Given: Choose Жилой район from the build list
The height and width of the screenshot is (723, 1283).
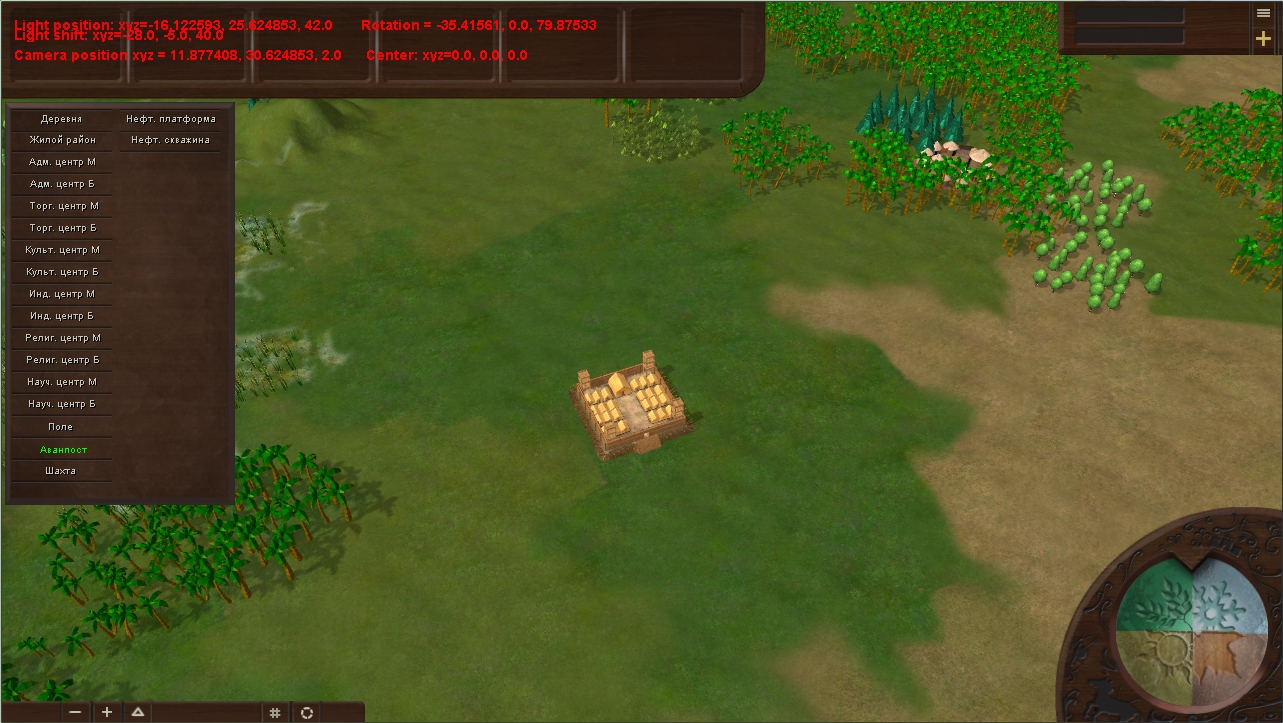Looking at the screenshot, I should pyautogui.click(x=62, y=141).
